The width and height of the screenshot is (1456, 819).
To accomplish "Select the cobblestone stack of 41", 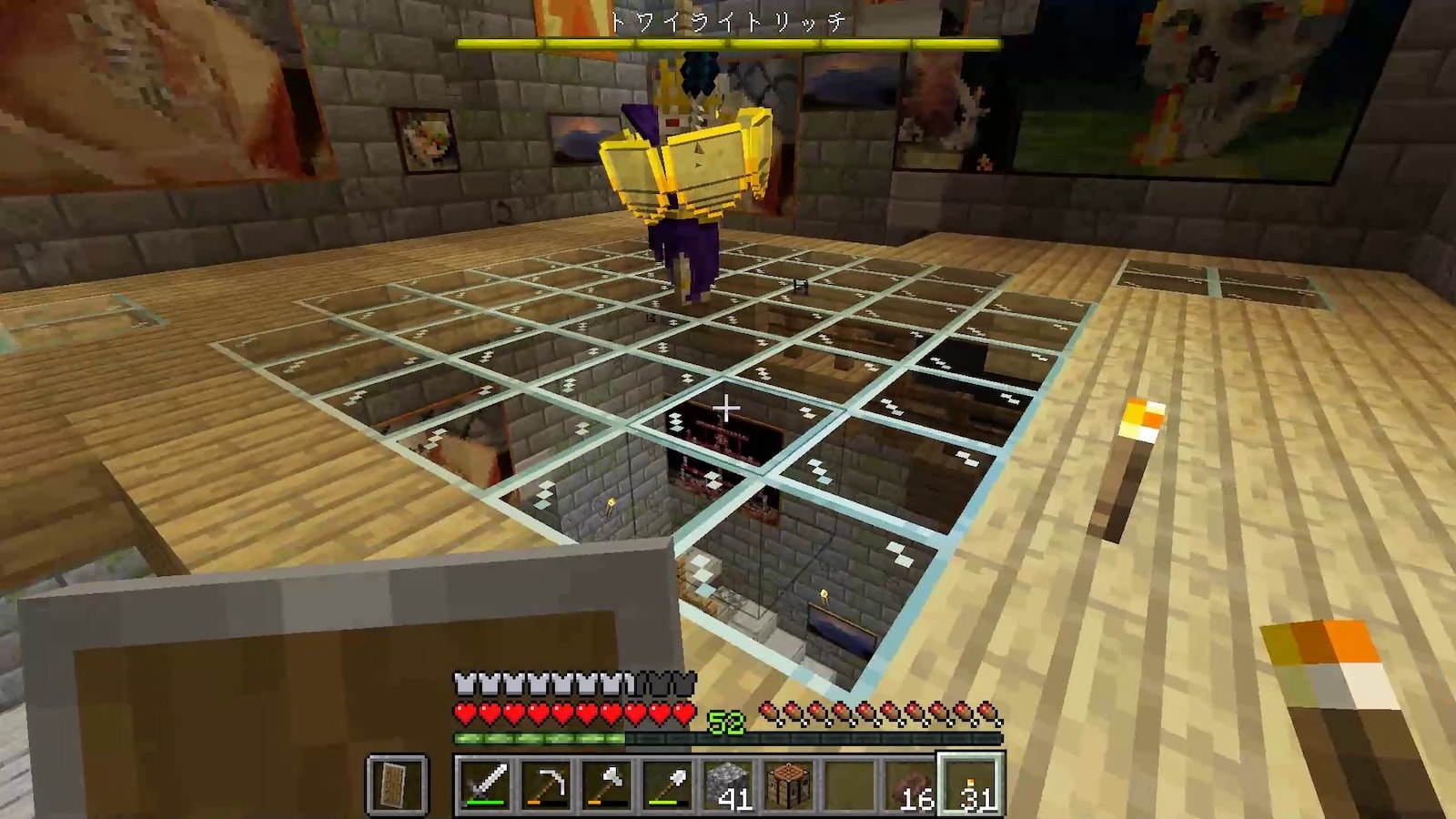I will click(728, 784).
